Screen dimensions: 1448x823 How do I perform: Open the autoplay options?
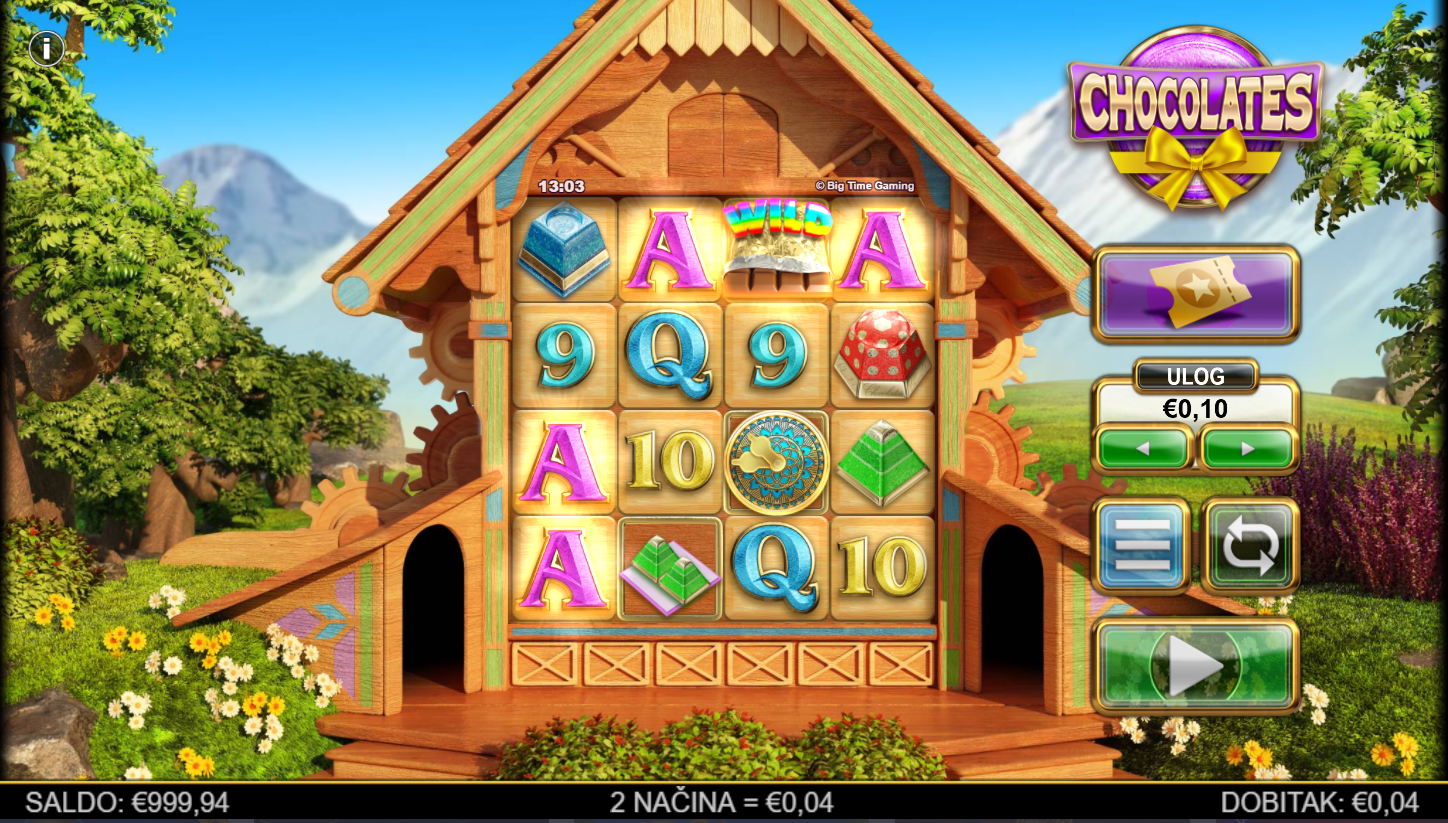coord(1250,546)
